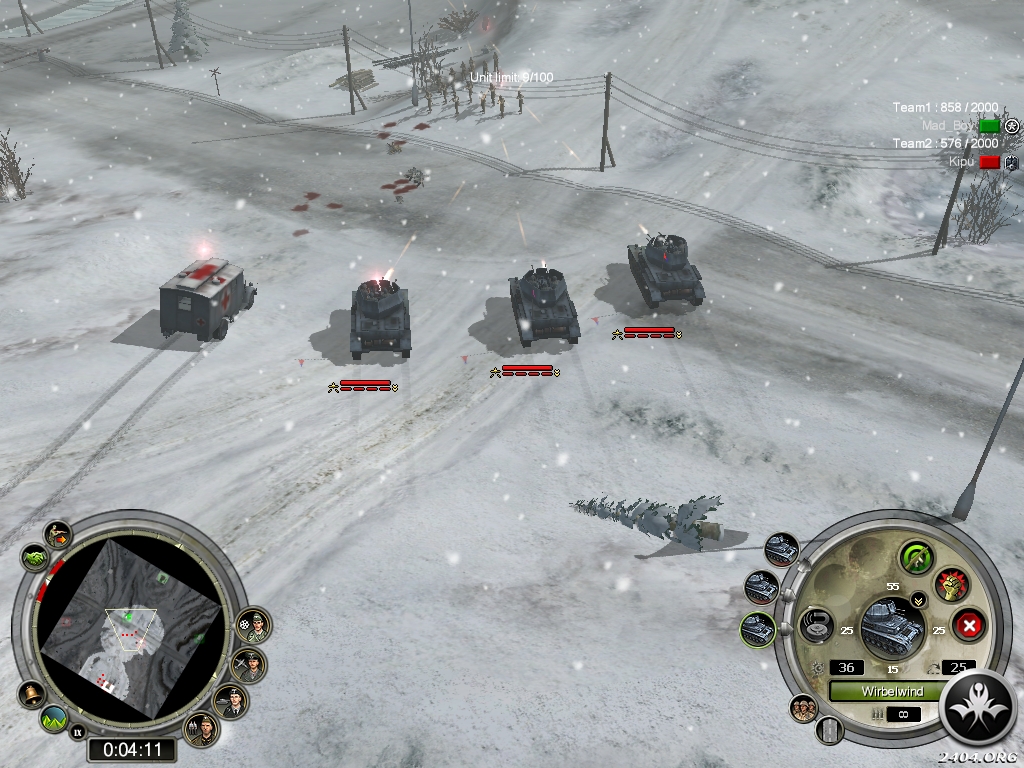This screenshot has height=768, width=1024.
Task: Ring the bell alert icon
Action: pos(31,692)
